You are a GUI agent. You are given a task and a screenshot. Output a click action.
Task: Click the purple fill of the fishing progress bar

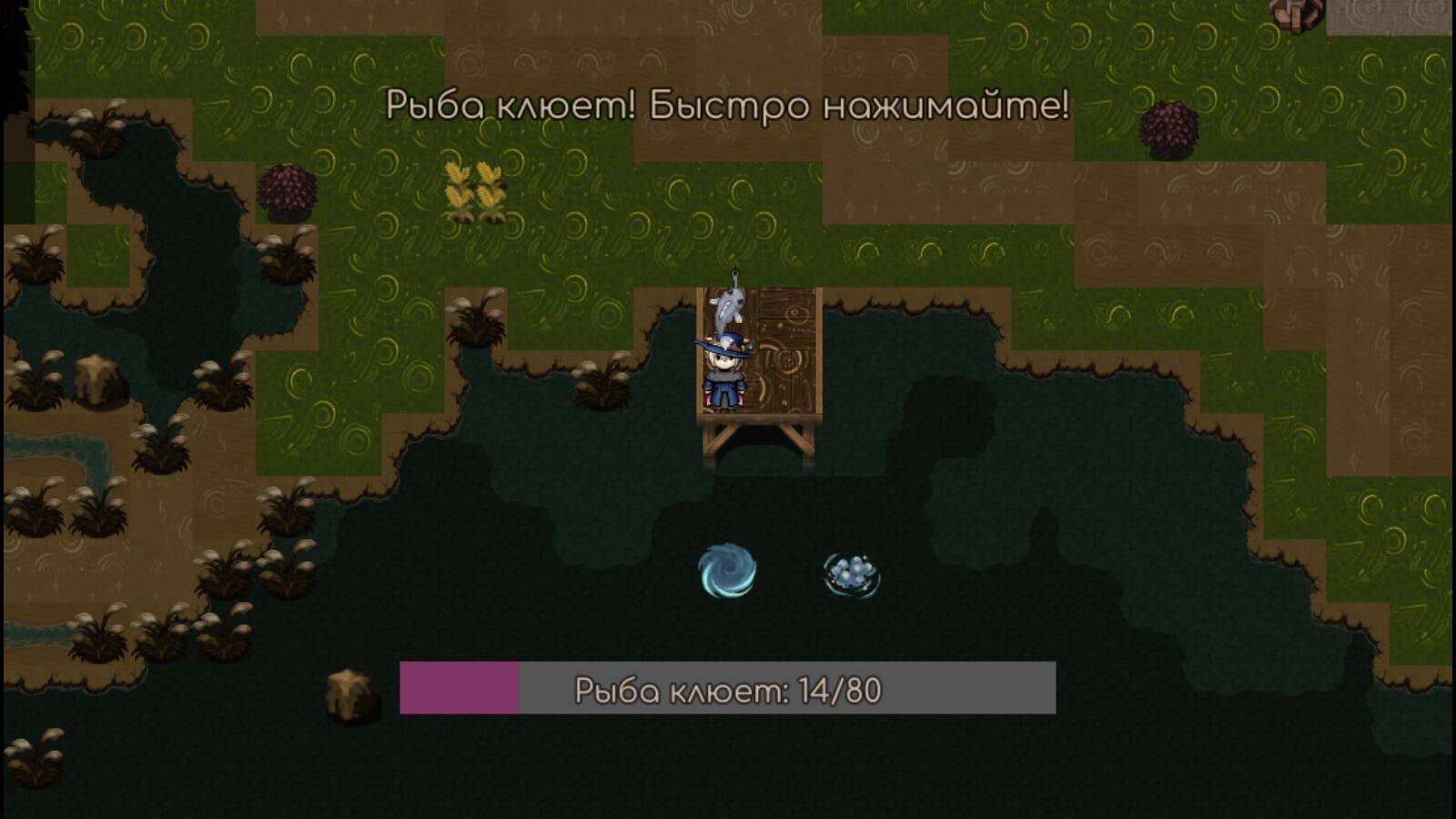(x=460, y=690)
